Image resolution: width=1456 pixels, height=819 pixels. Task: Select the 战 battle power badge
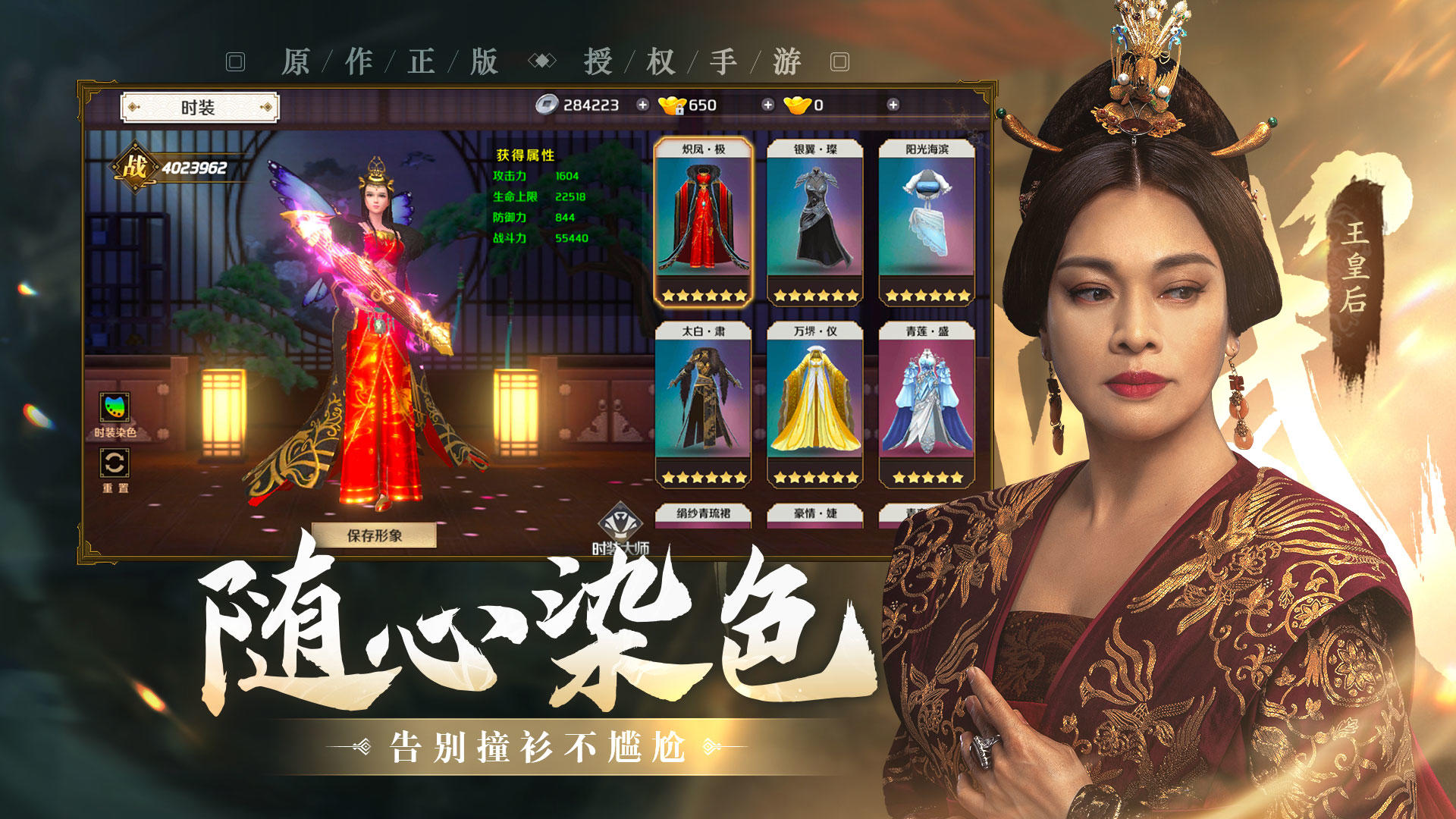click(x=135, y=165)
